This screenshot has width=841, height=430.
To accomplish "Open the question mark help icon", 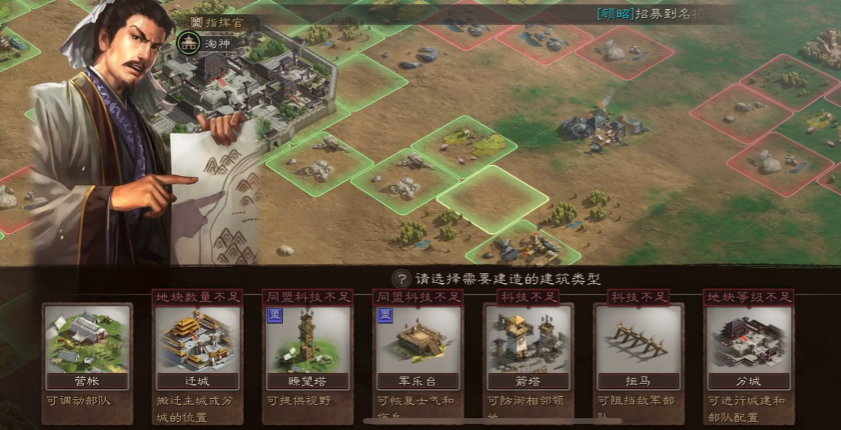I will tap(401, 279).
